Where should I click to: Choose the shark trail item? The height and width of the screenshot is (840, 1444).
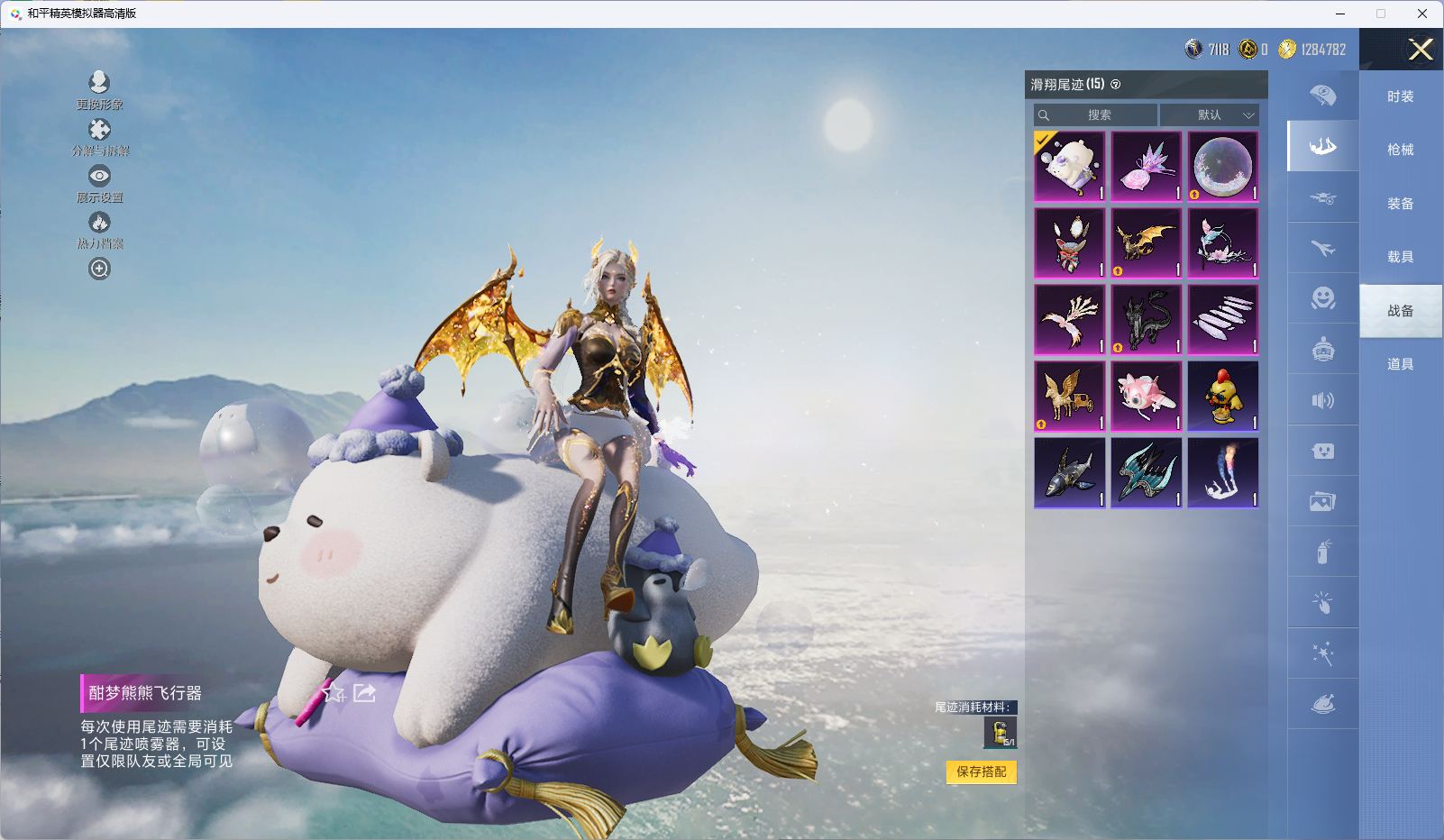click(1070, 473)
